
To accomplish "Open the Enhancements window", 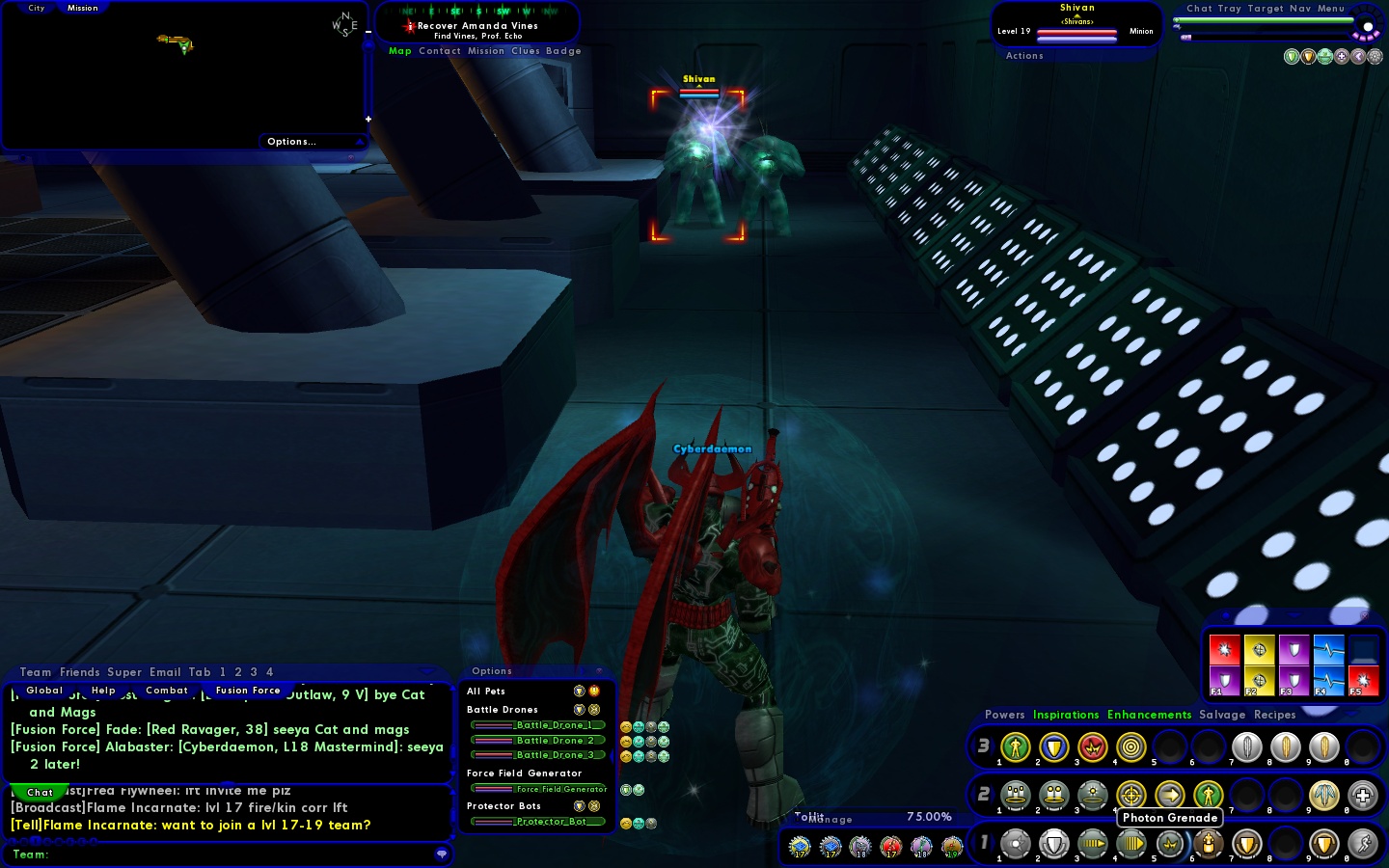I will tap(1149, 715).
